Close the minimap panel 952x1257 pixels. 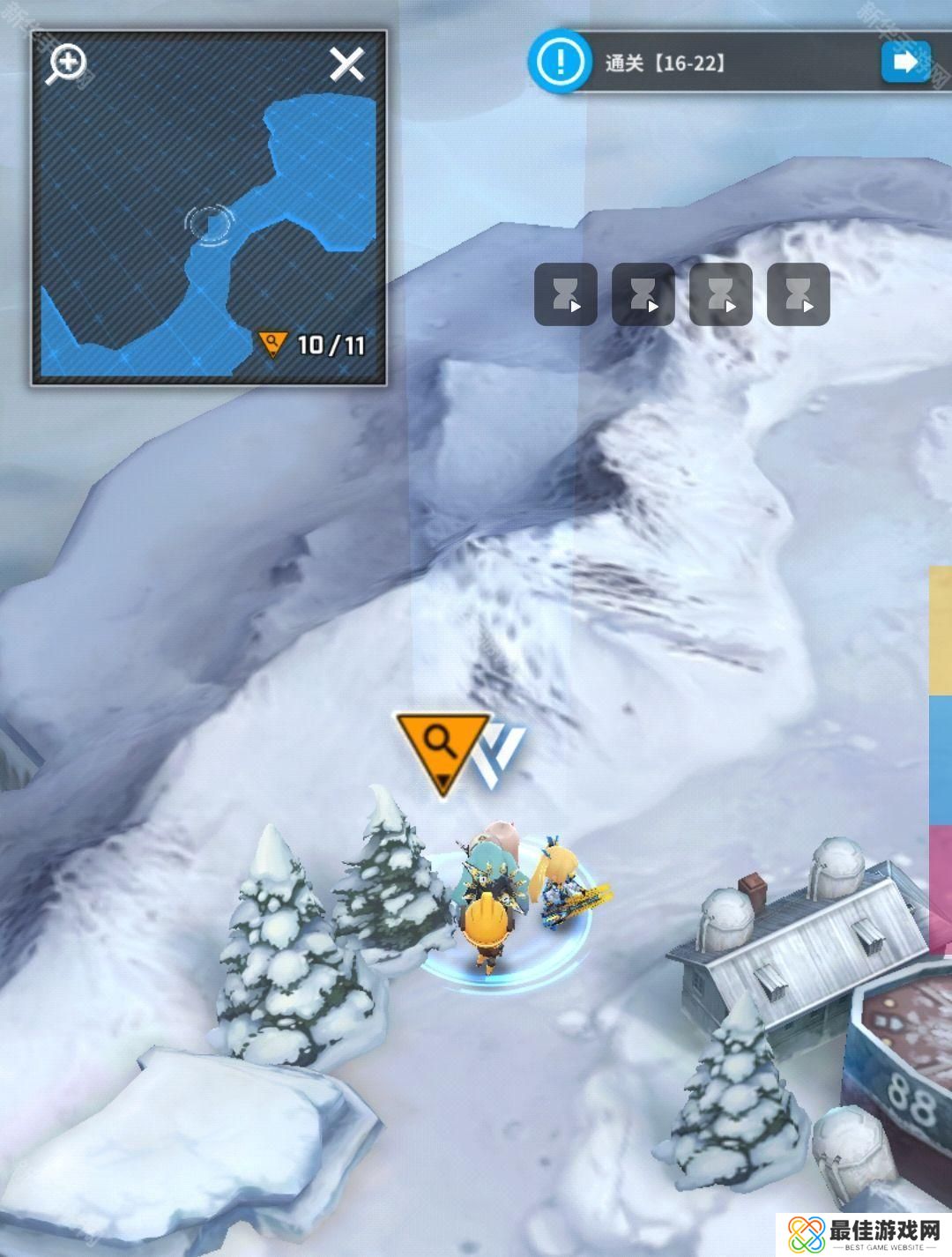coord(346,64)
